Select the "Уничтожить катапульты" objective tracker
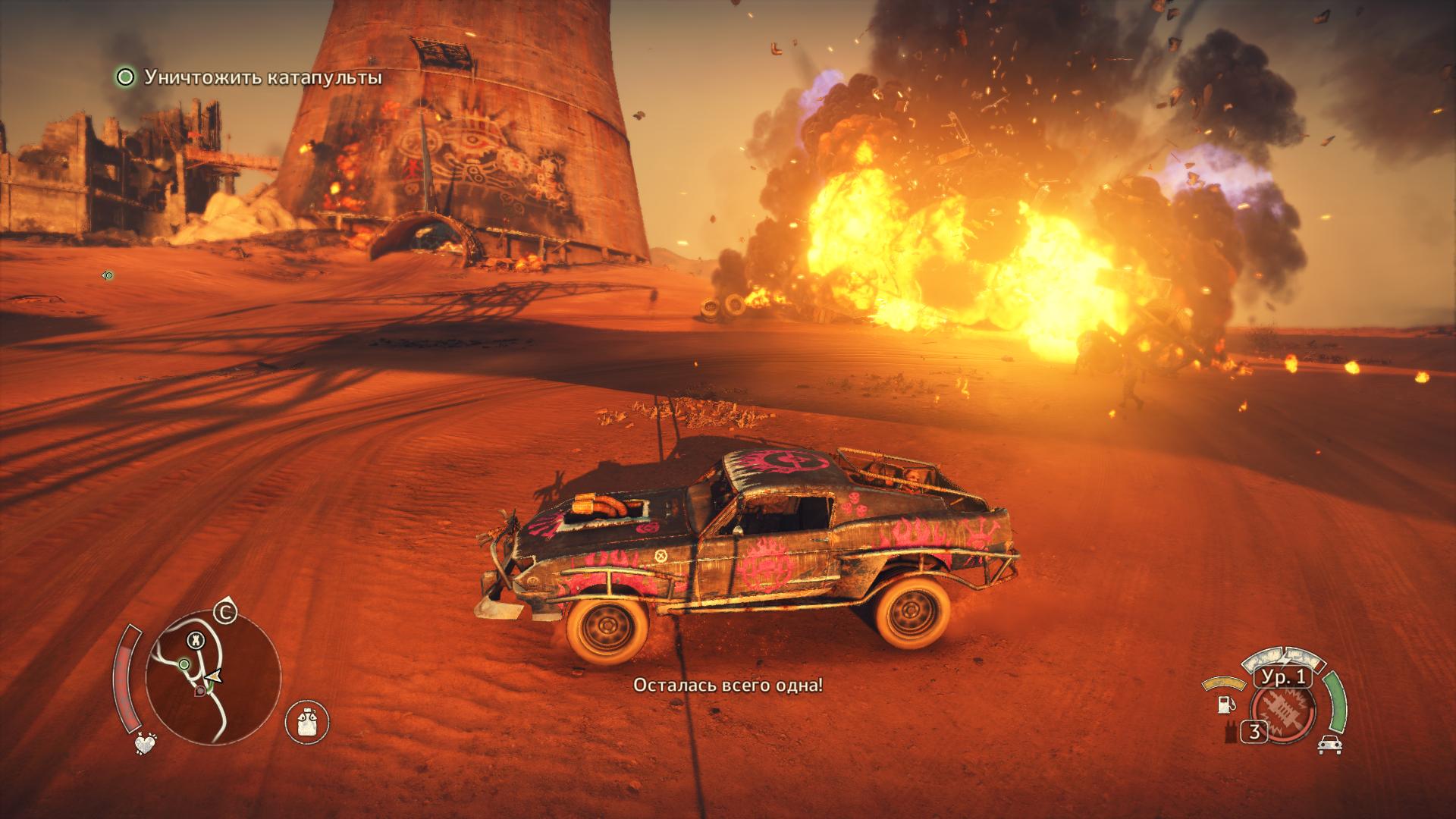This screenshot has height=819, width=1456. tap(249, 77)
